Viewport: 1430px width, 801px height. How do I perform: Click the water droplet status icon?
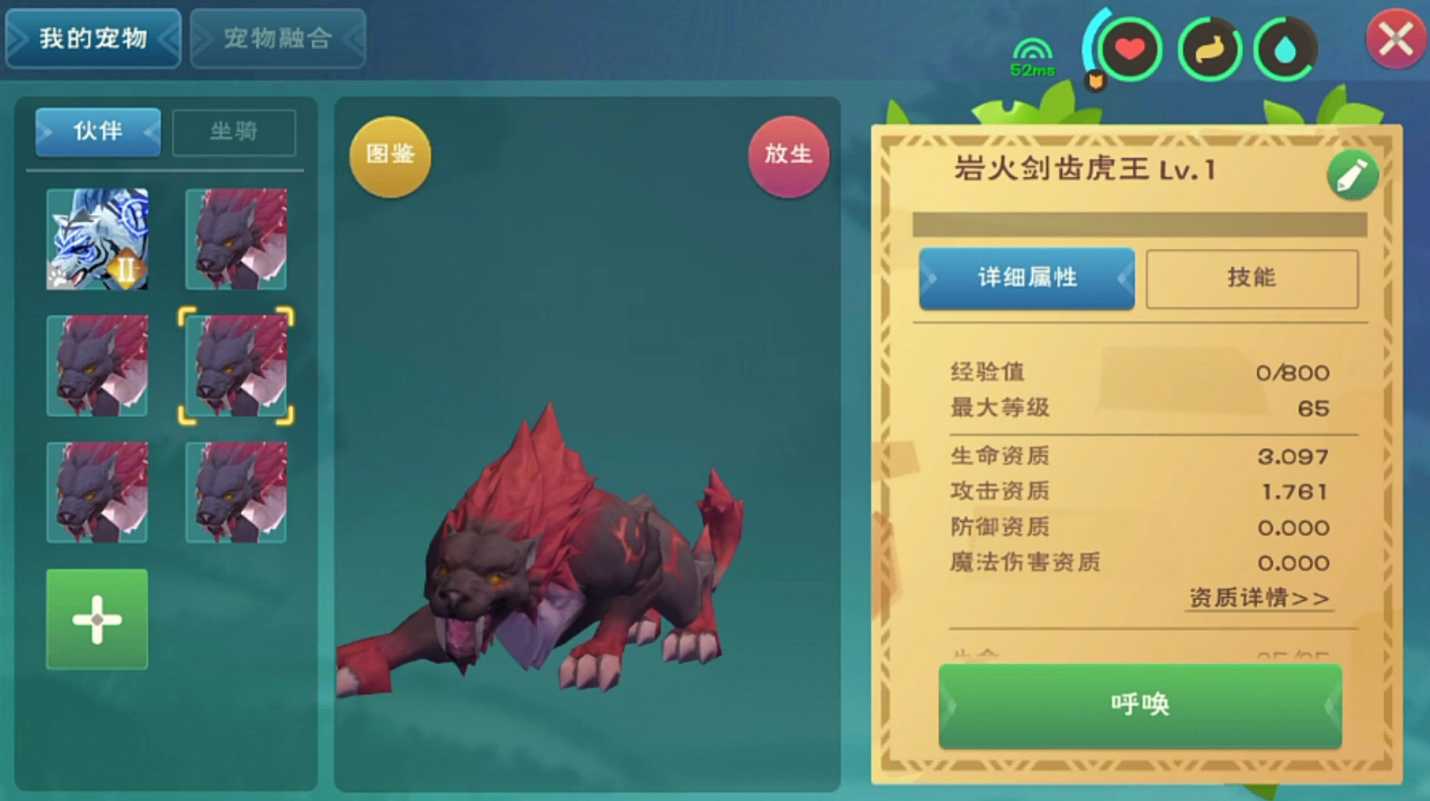[1287, 46]
